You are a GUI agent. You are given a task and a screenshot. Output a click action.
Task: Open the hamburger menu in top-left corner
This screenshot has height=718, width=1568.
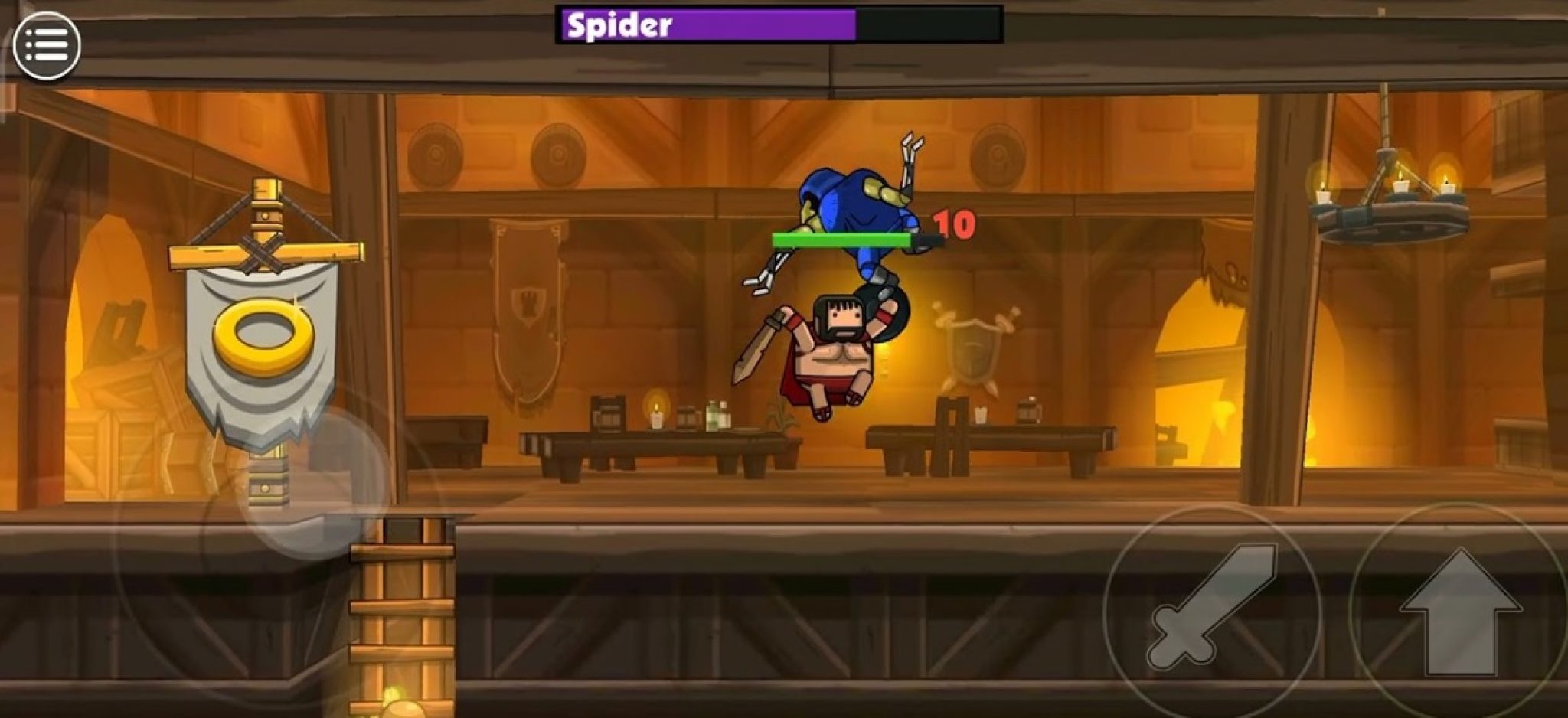(x=47, y=46)
